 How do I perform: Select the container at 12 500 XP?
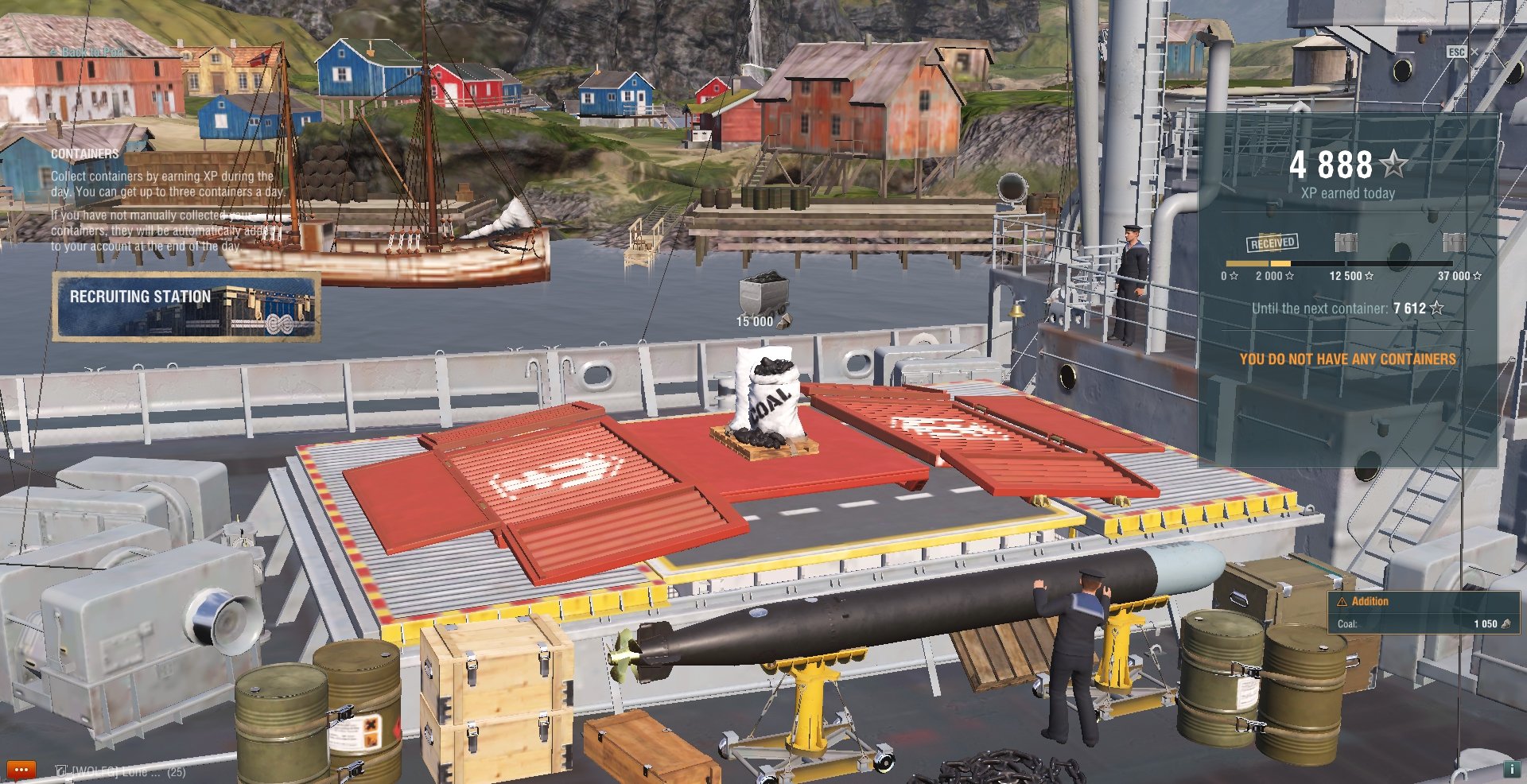[x=1345, y=243]
